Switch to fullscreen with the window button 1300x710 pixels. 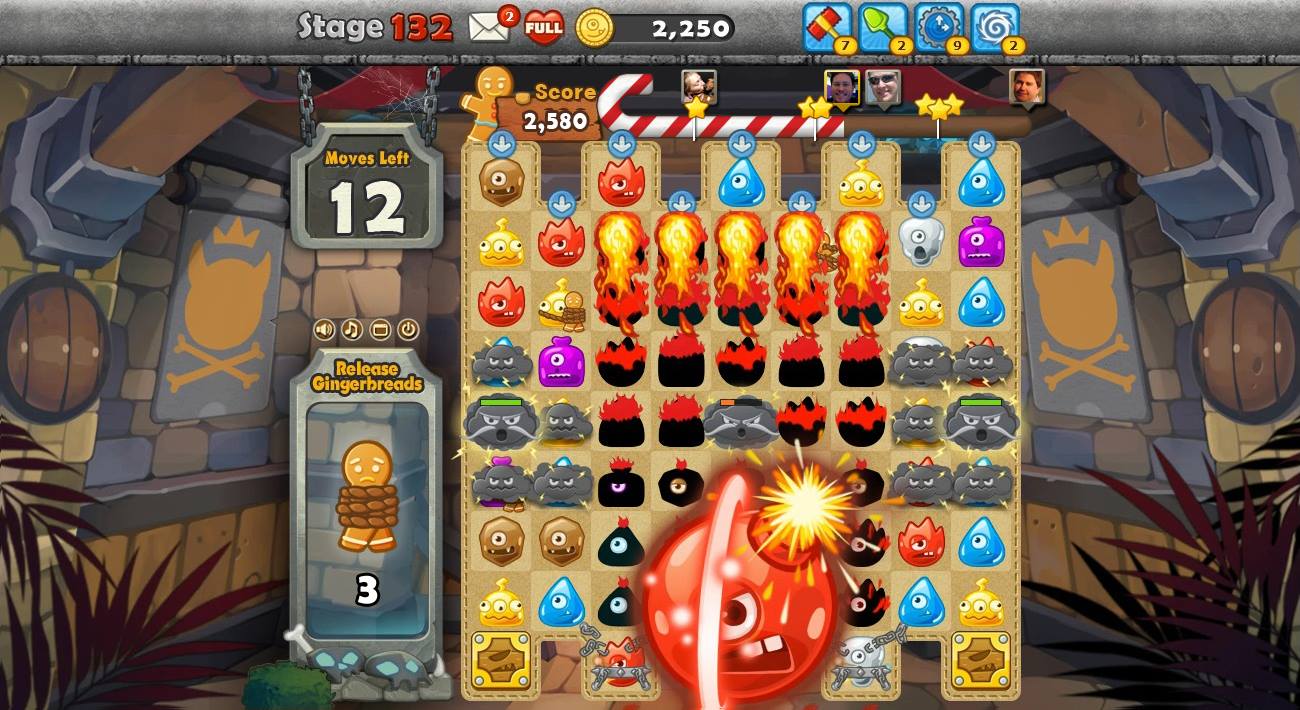(x=380, y=329)
